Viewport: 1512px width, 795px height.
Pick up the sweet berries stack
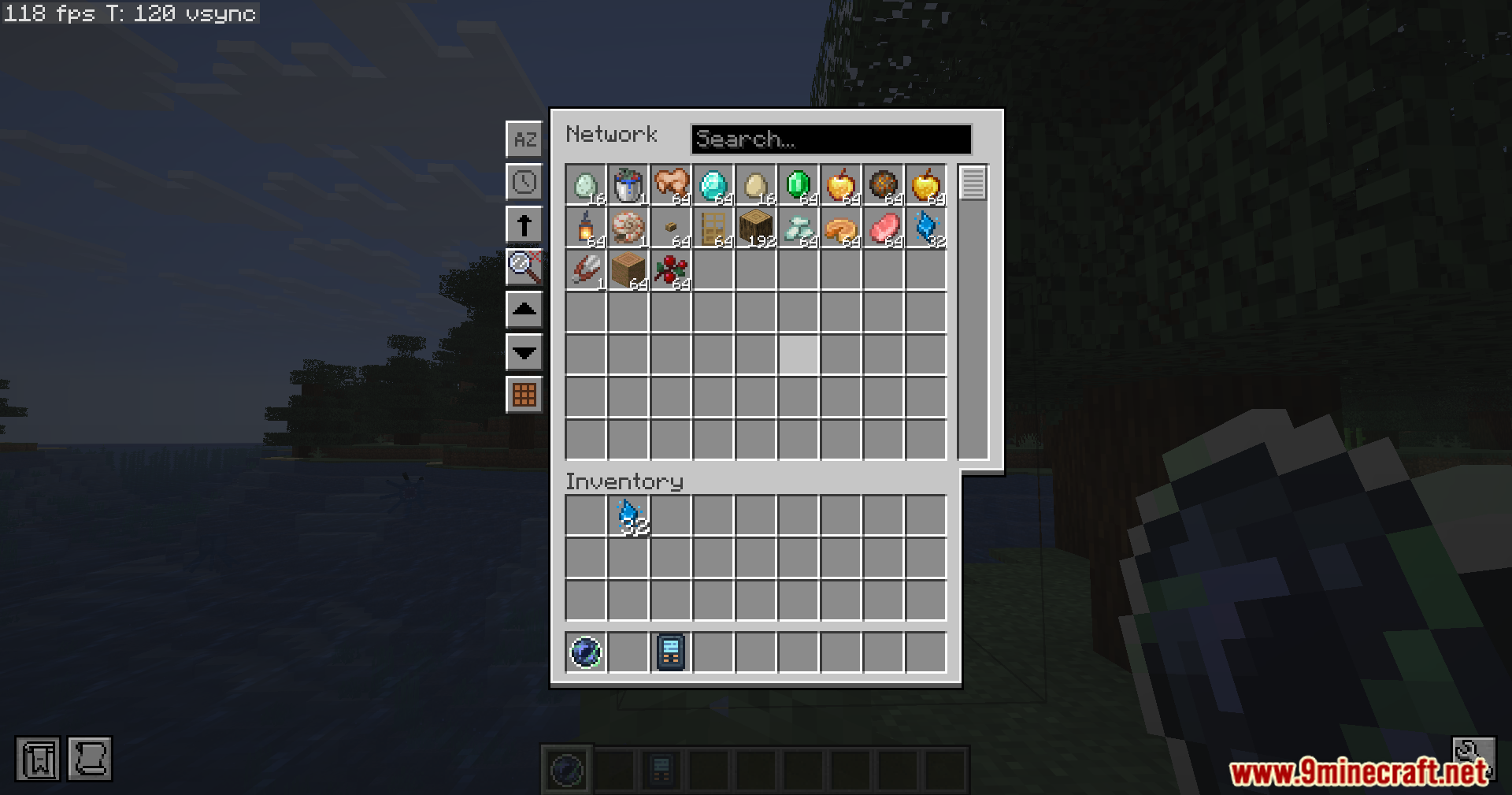click(x=670, y=270)
